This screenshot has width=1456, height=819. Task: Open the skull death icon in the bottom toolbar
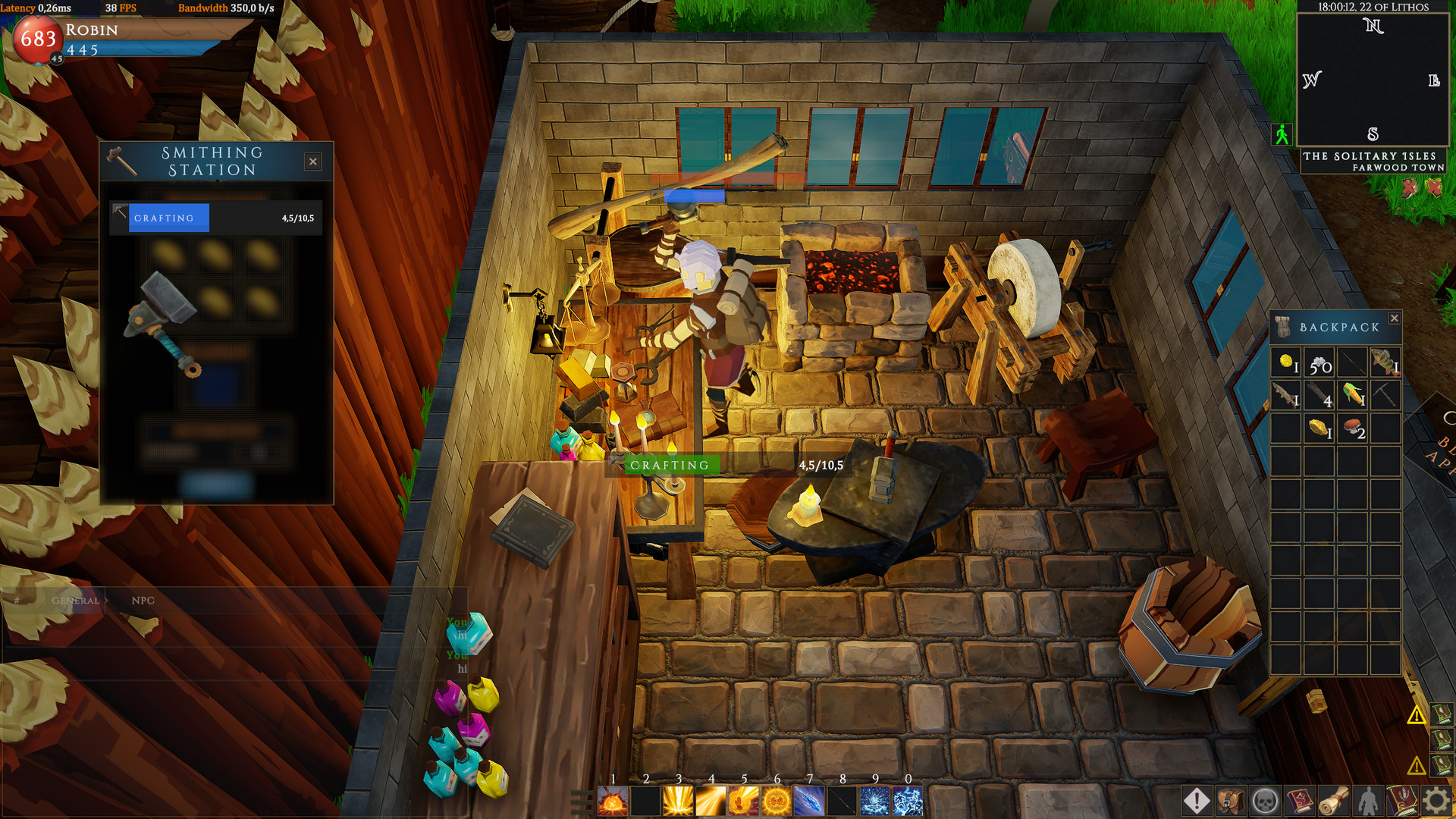tap(1264, 800)
